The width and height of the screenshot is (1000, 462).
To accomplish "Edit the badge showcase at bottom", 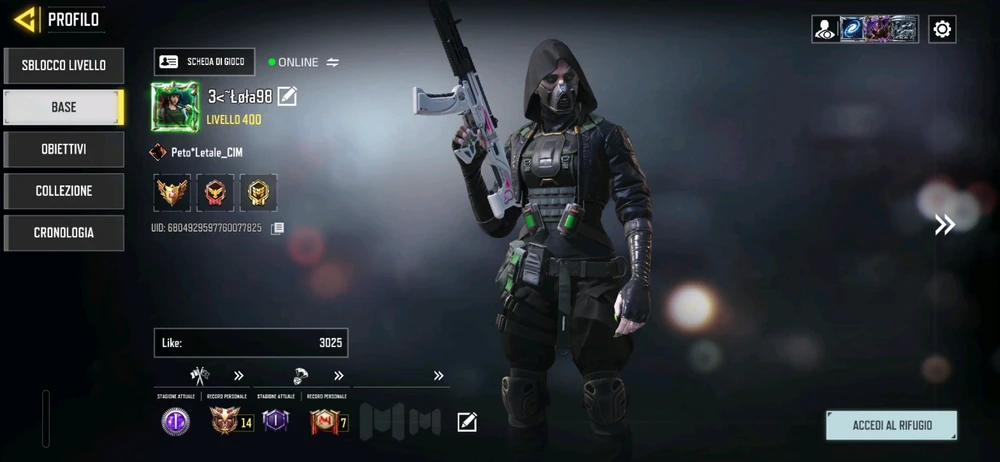I will coord(467,422).
